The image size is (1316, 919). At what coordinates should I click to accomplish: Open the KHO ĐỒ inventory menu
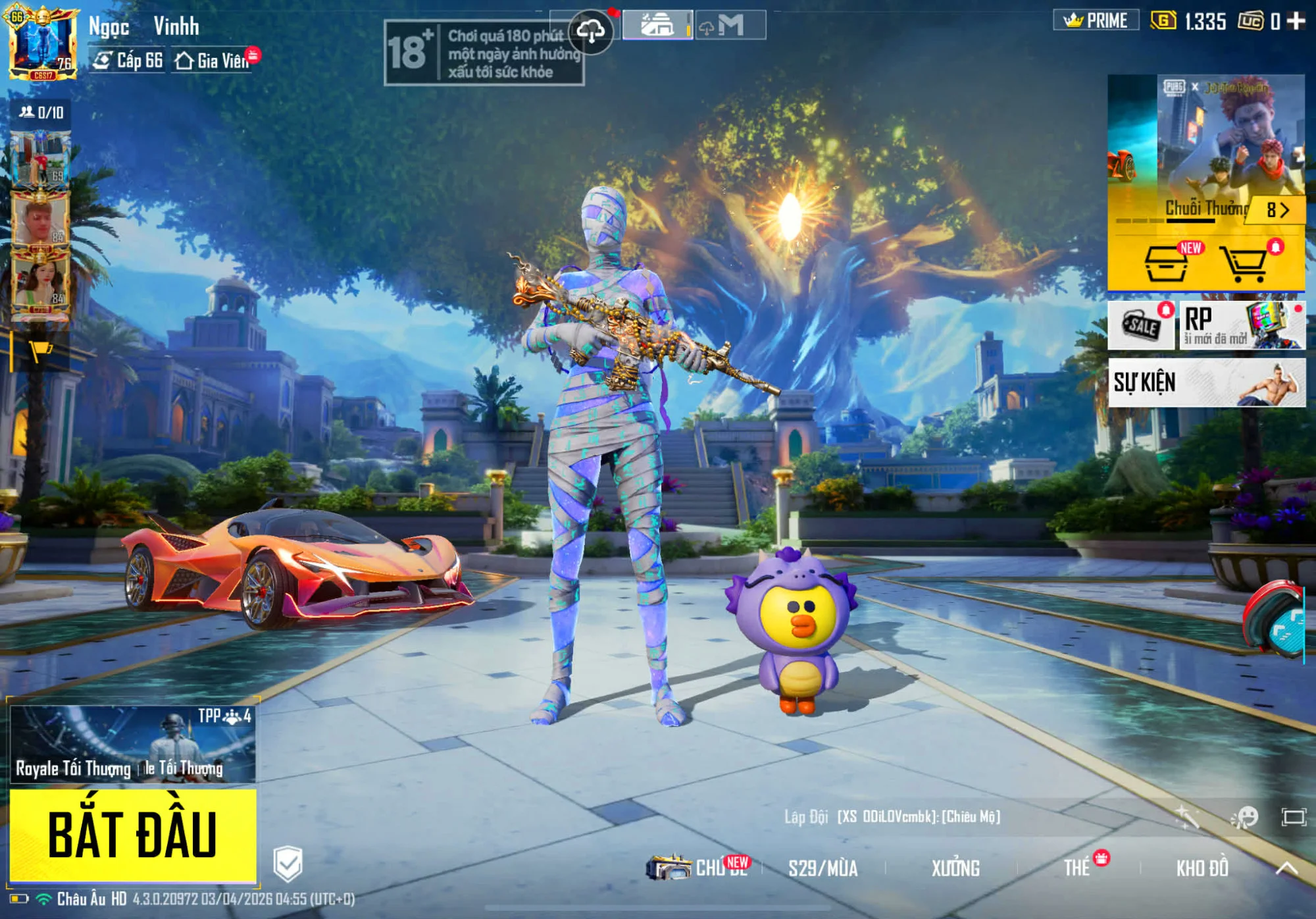click(1202, 868)
